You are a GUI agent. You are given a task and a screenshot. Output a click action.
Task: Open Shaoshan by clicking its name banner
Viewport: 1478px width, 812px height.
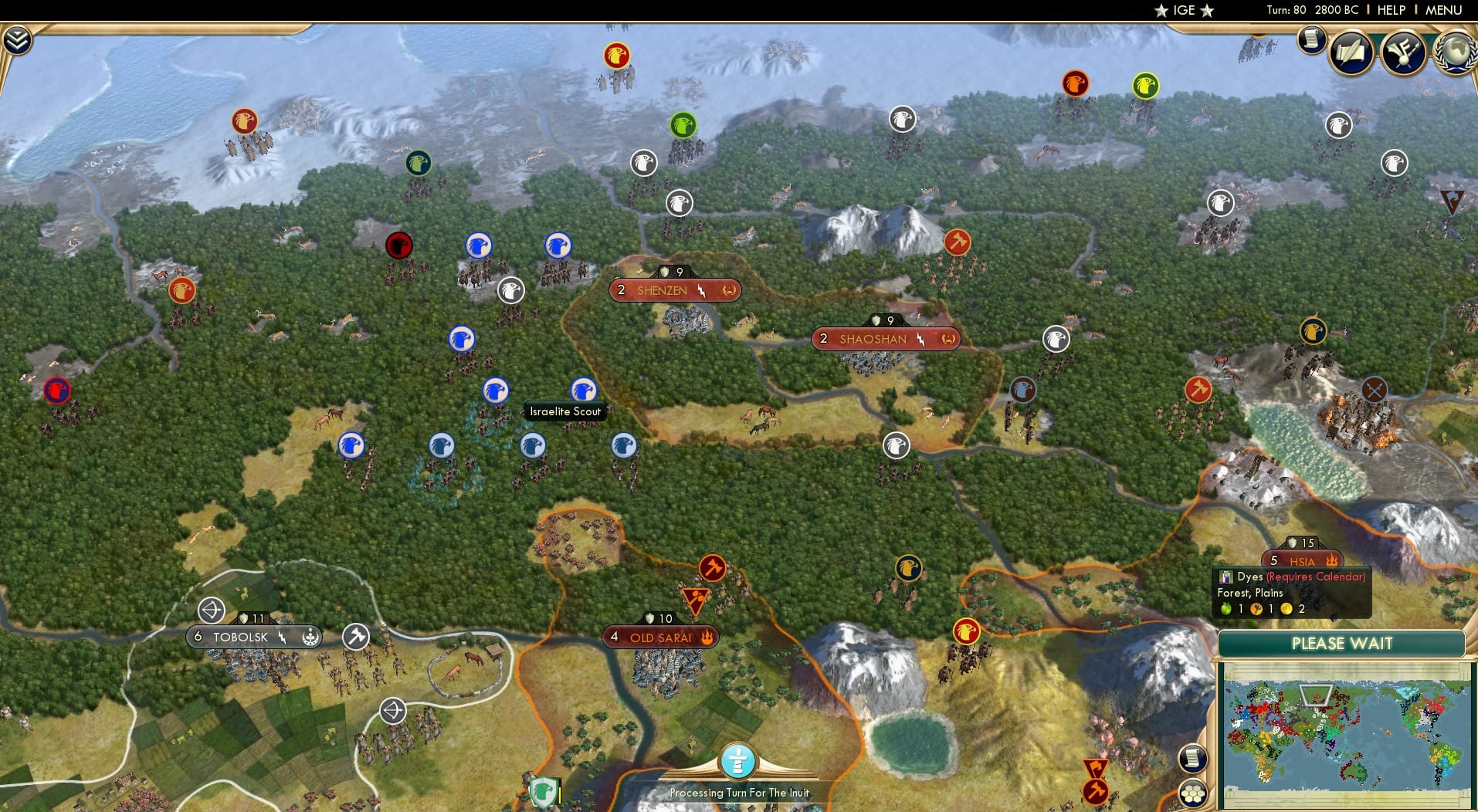pos(873,339)
